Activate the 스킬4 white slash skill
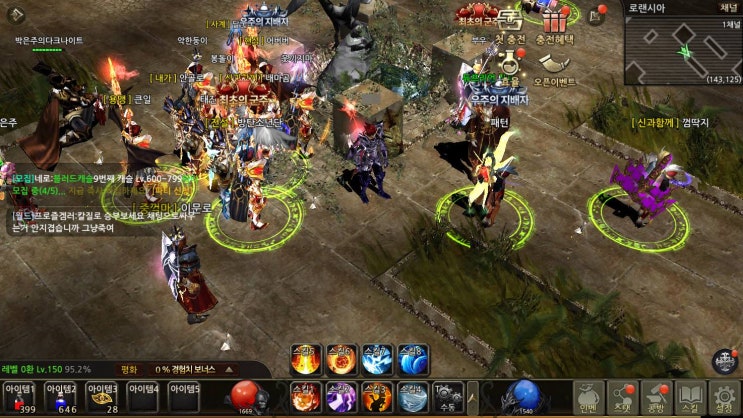 pos(412,398)
